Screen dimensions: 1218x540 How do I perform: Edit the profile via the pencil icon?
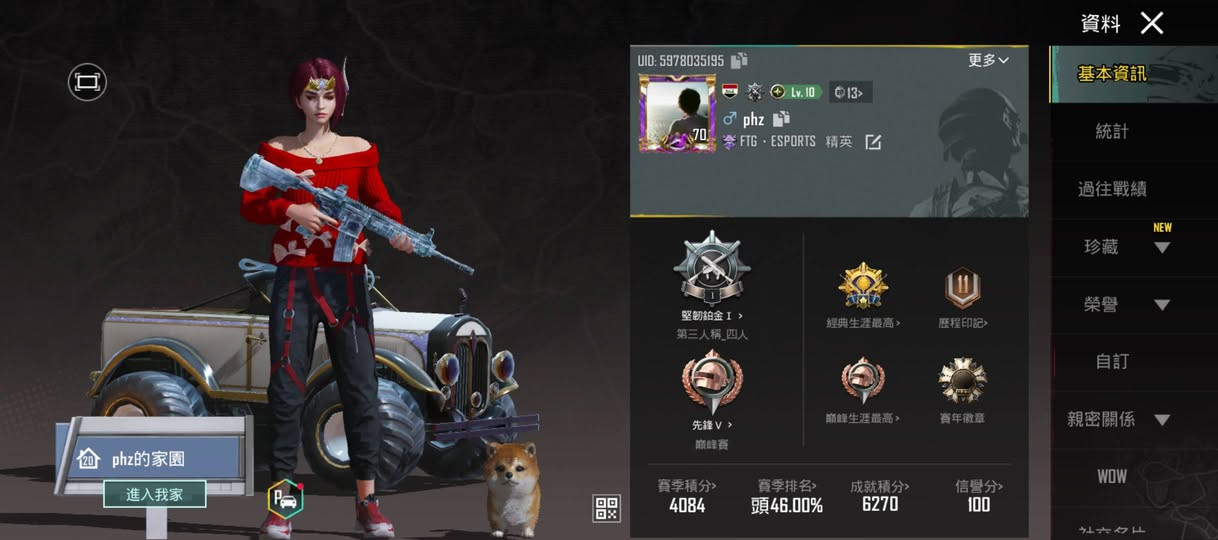[x=873, y=142]
